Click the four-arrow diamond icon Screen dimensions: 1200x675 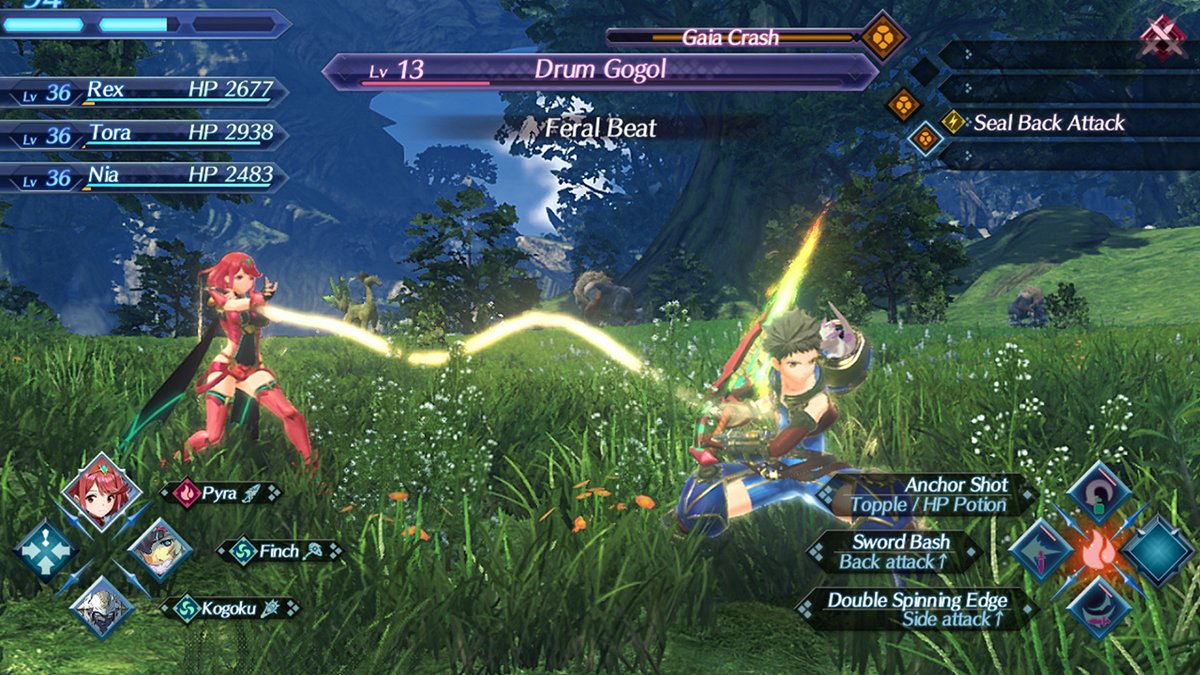(45, 551)
